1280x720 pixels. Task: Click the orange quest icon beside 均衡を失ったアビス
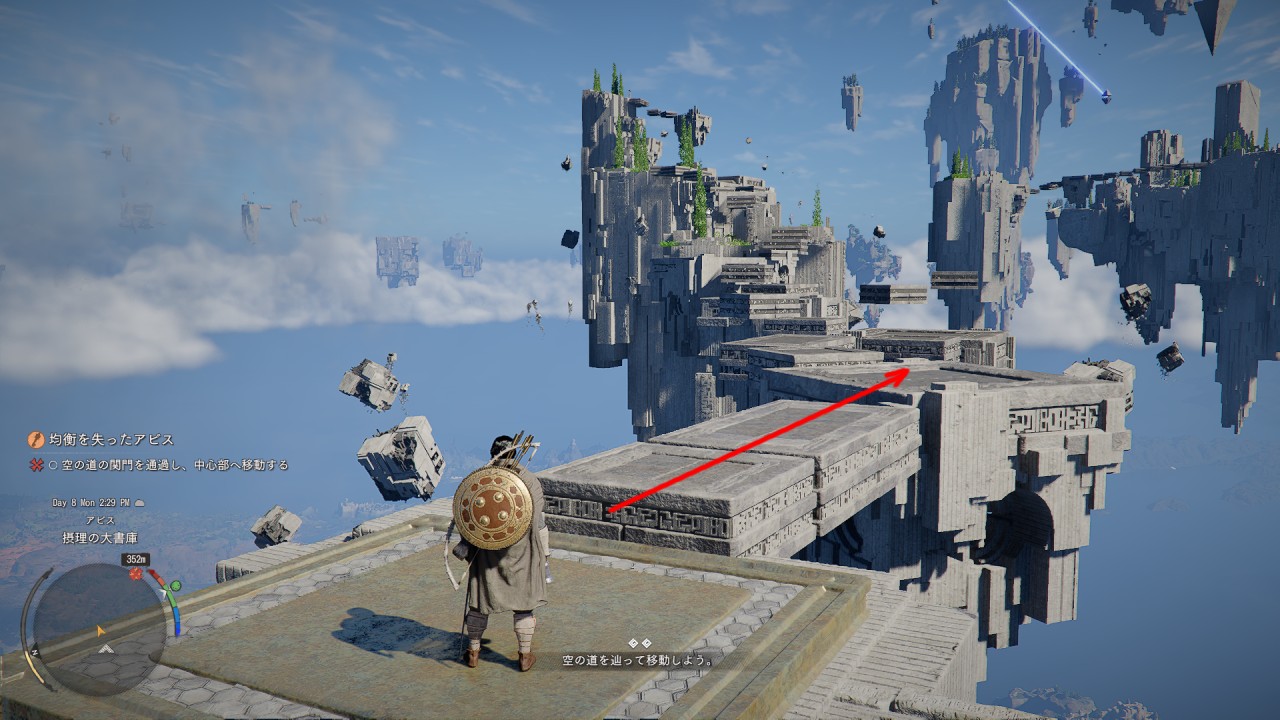pyautogui.click(x=36, y=439)
